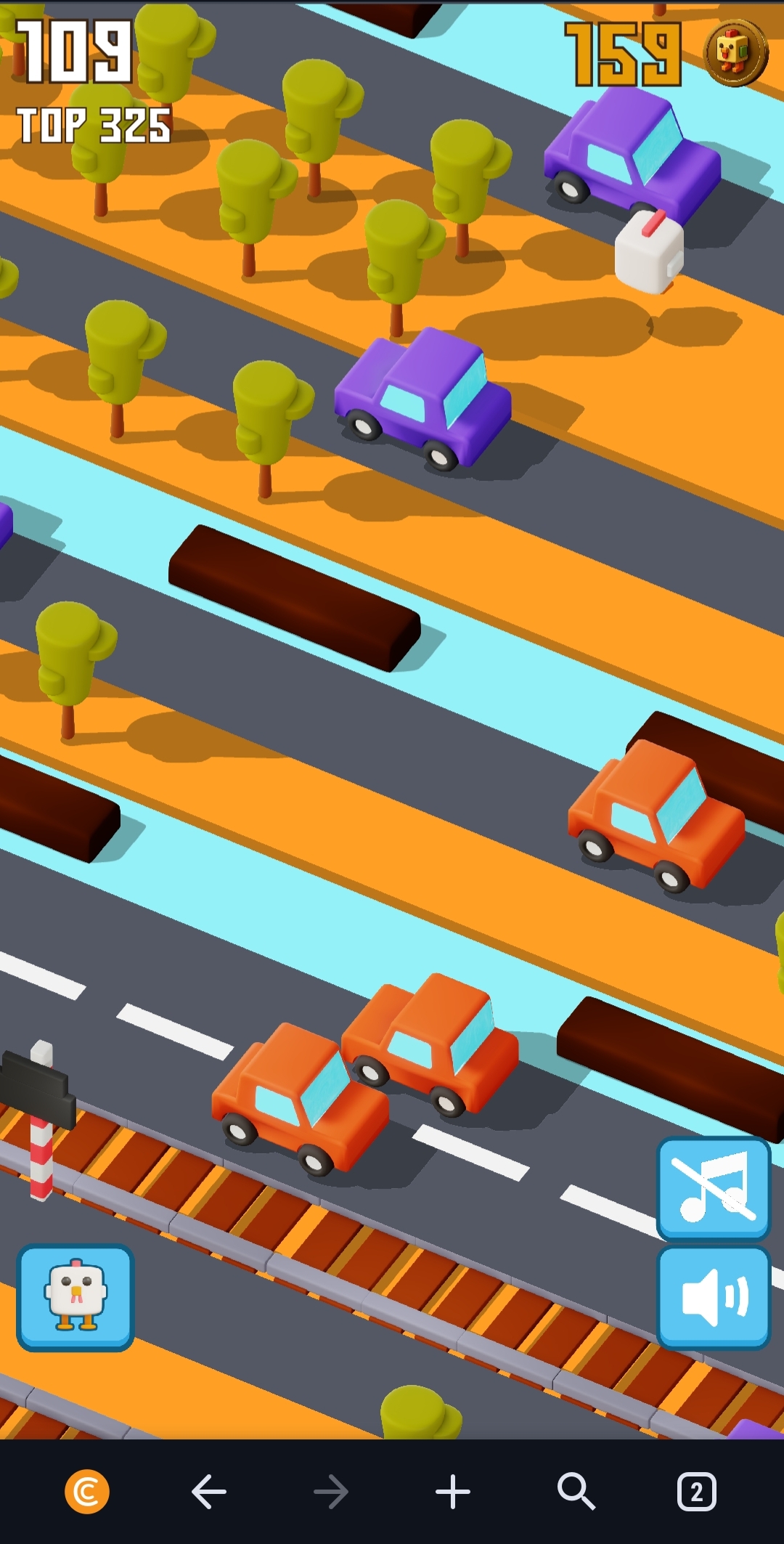
Task: Tap the gold chicken coin icon
Action: point(735,53)
